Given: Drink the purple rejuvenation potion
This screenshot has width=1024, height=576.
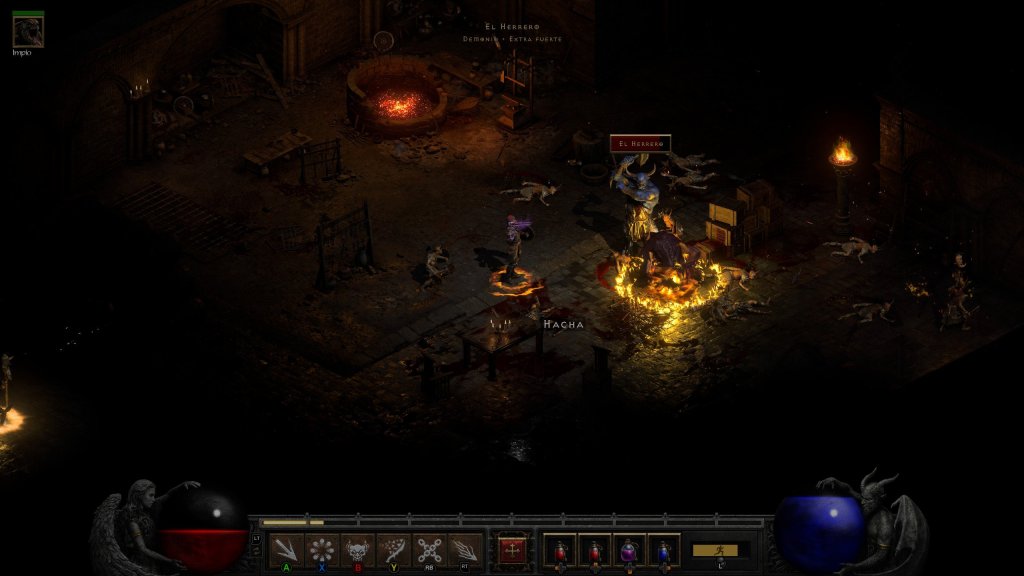Looking at the screenshot, I should pyautogui.click(x=629, y=550).
